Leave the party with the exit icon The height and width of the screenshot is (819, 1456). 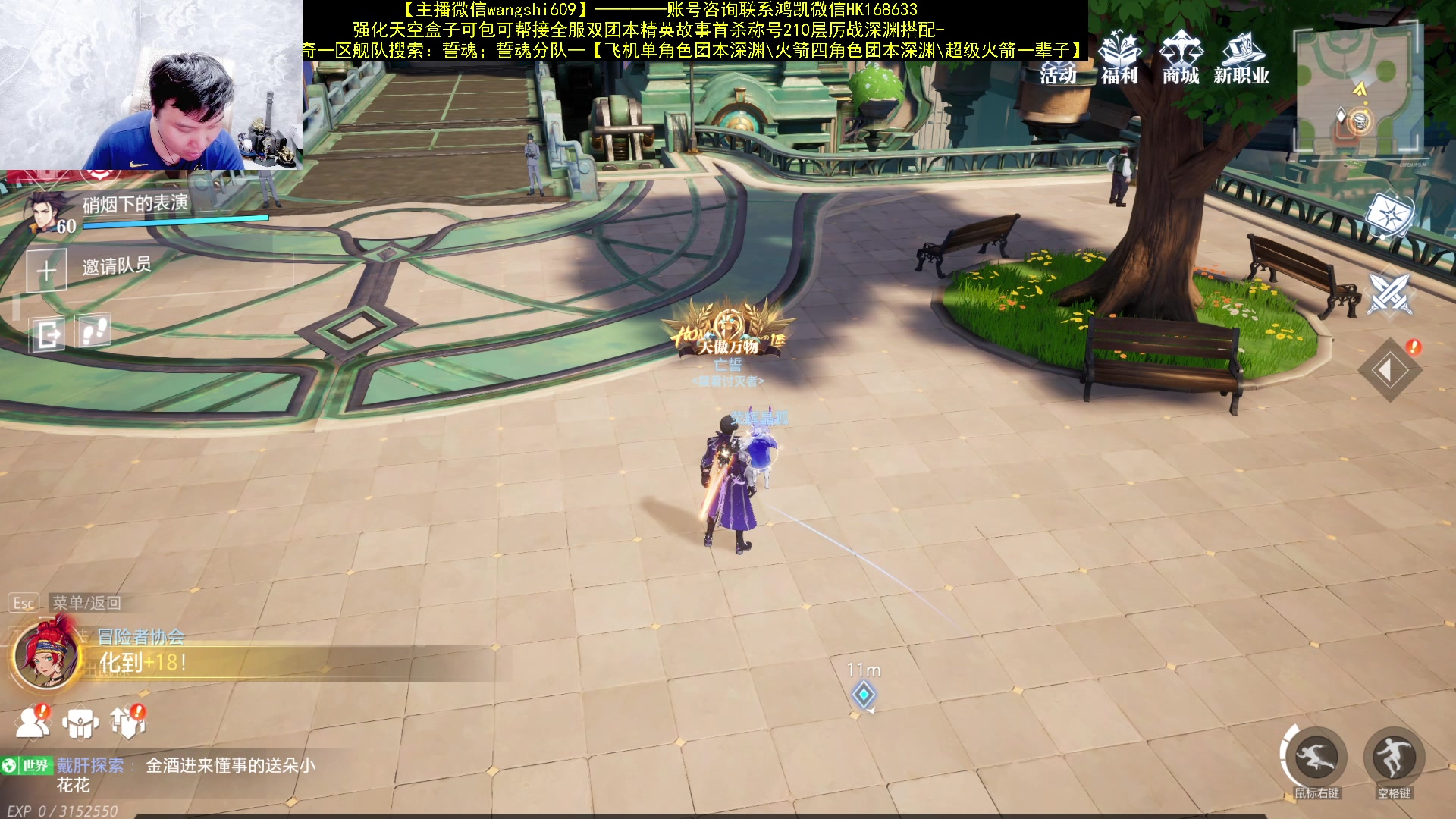[48, 334]
